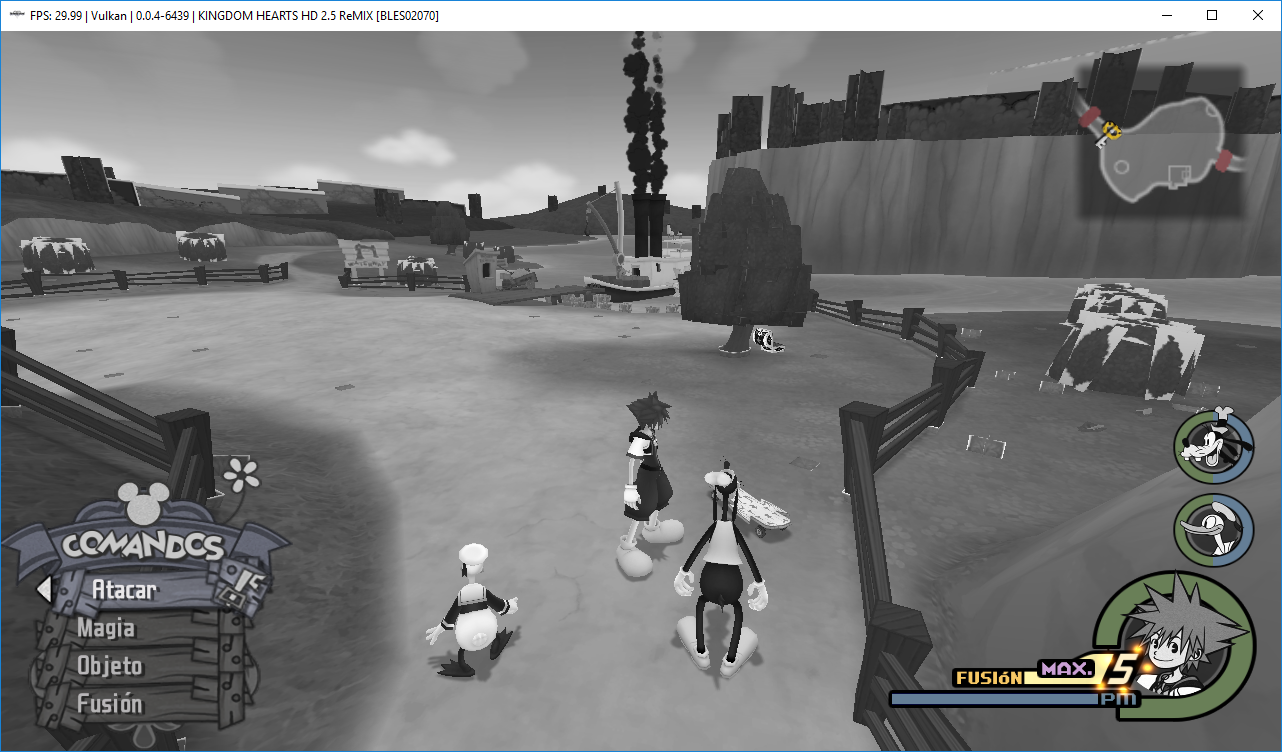Switch command pages with the left arrow
The height and width of the screenshot is (752, 1282).
[44, 589]
